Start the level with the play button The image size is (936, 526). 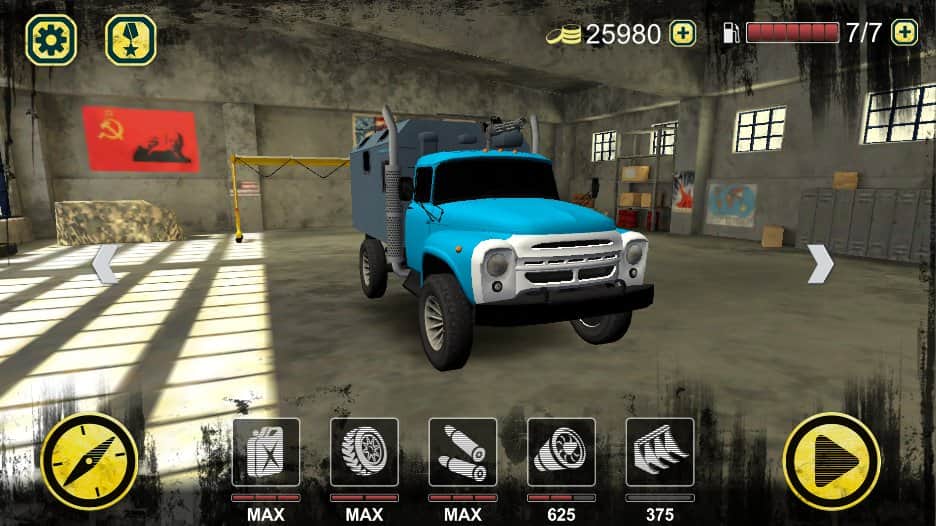point(832,462)
